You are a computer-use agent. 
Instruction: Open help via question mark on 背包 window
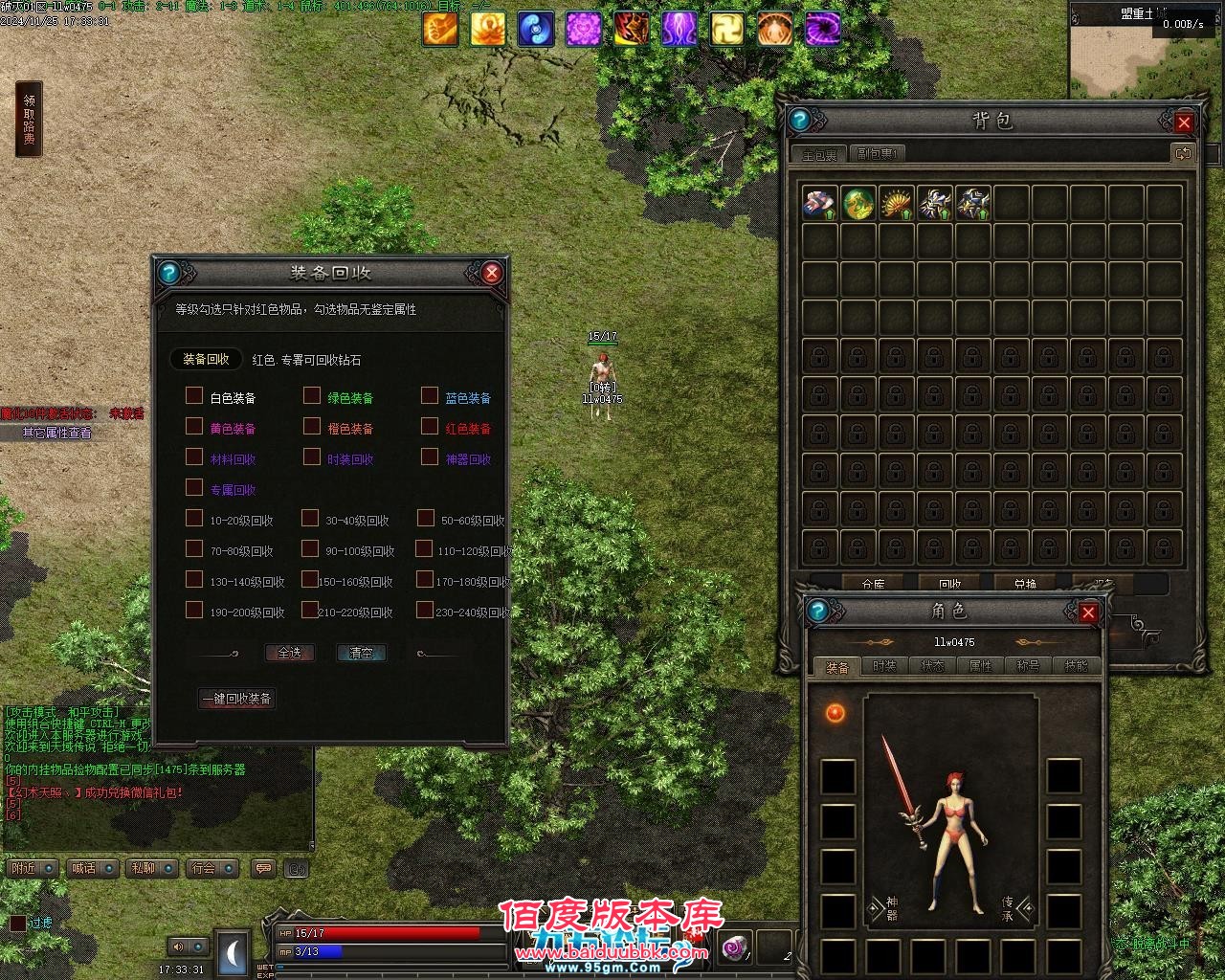pyautogui.click(x=800, y=119)
